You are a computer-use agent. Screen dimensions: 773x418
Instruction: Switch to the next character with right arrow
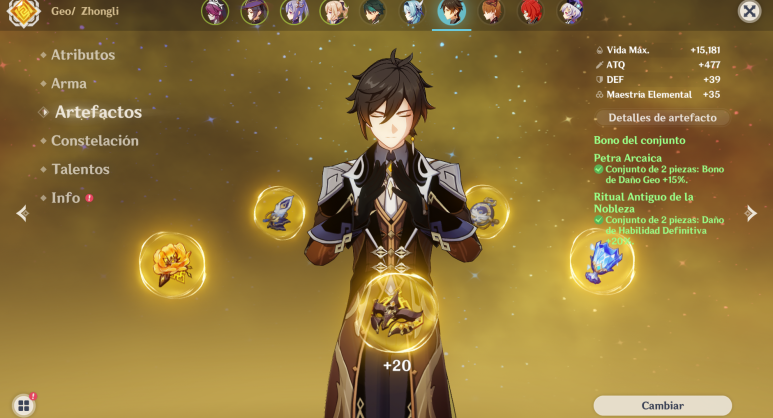click(751, 213)
